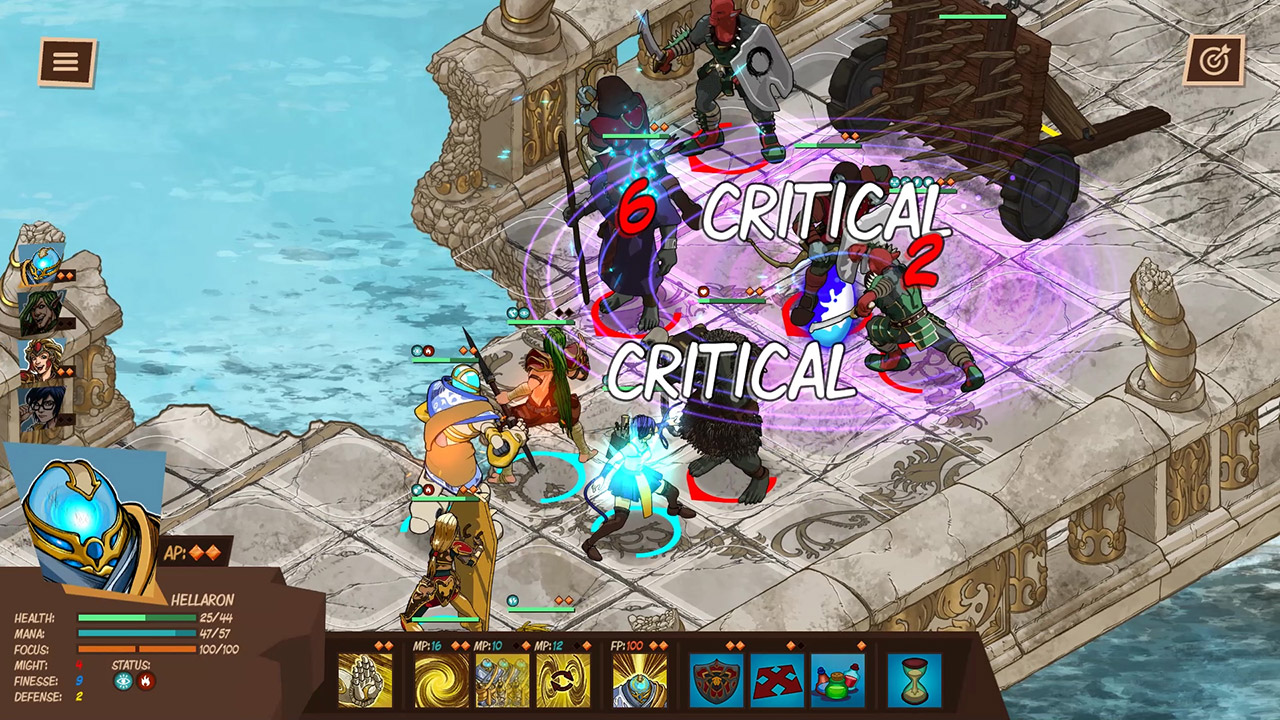Inspect the eye status effect icon
The image size is (1280, 720).
(123, 682)
